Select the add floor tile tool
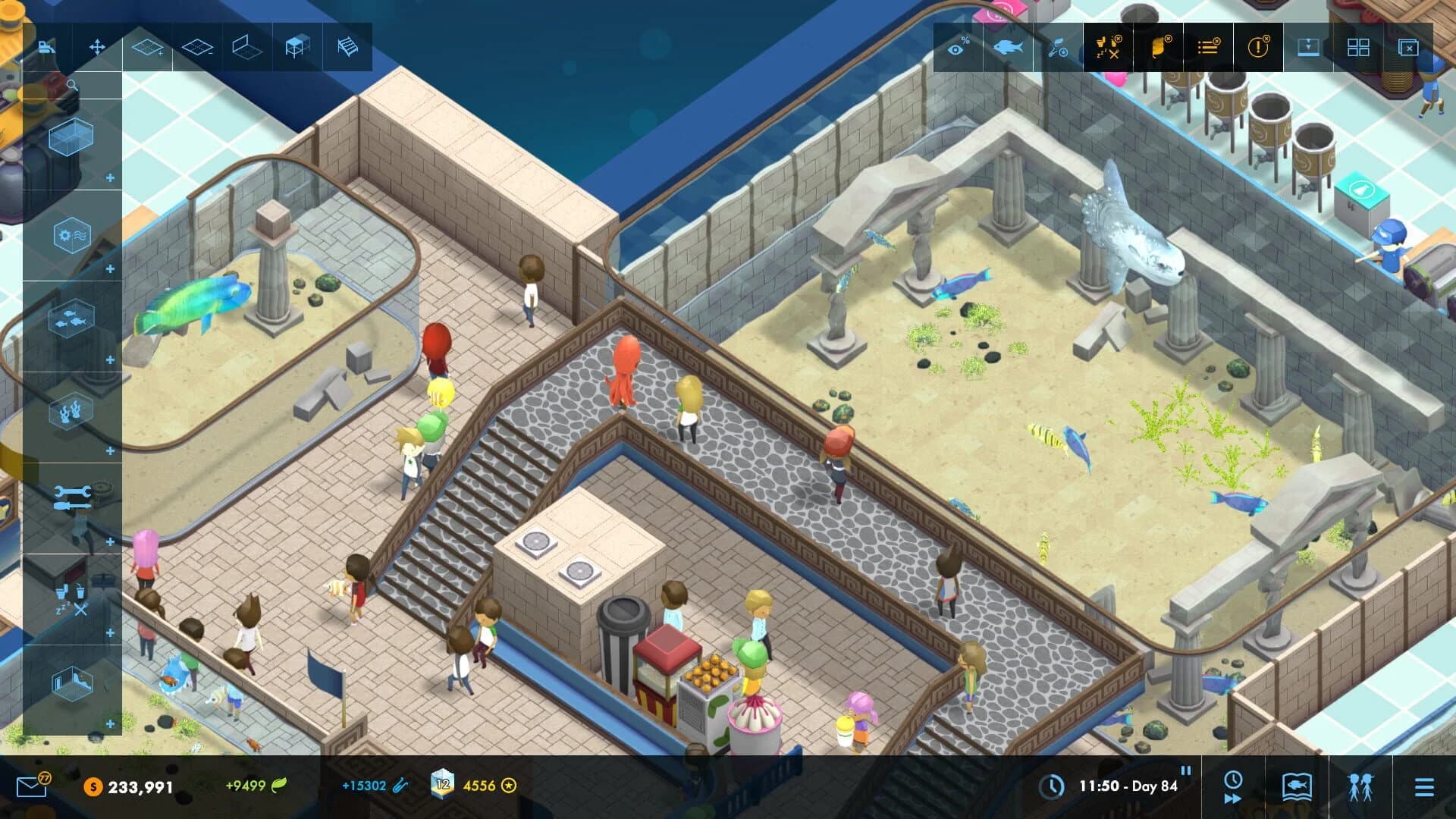Screen dimensions: 1456x819 [x=146, y=47]
